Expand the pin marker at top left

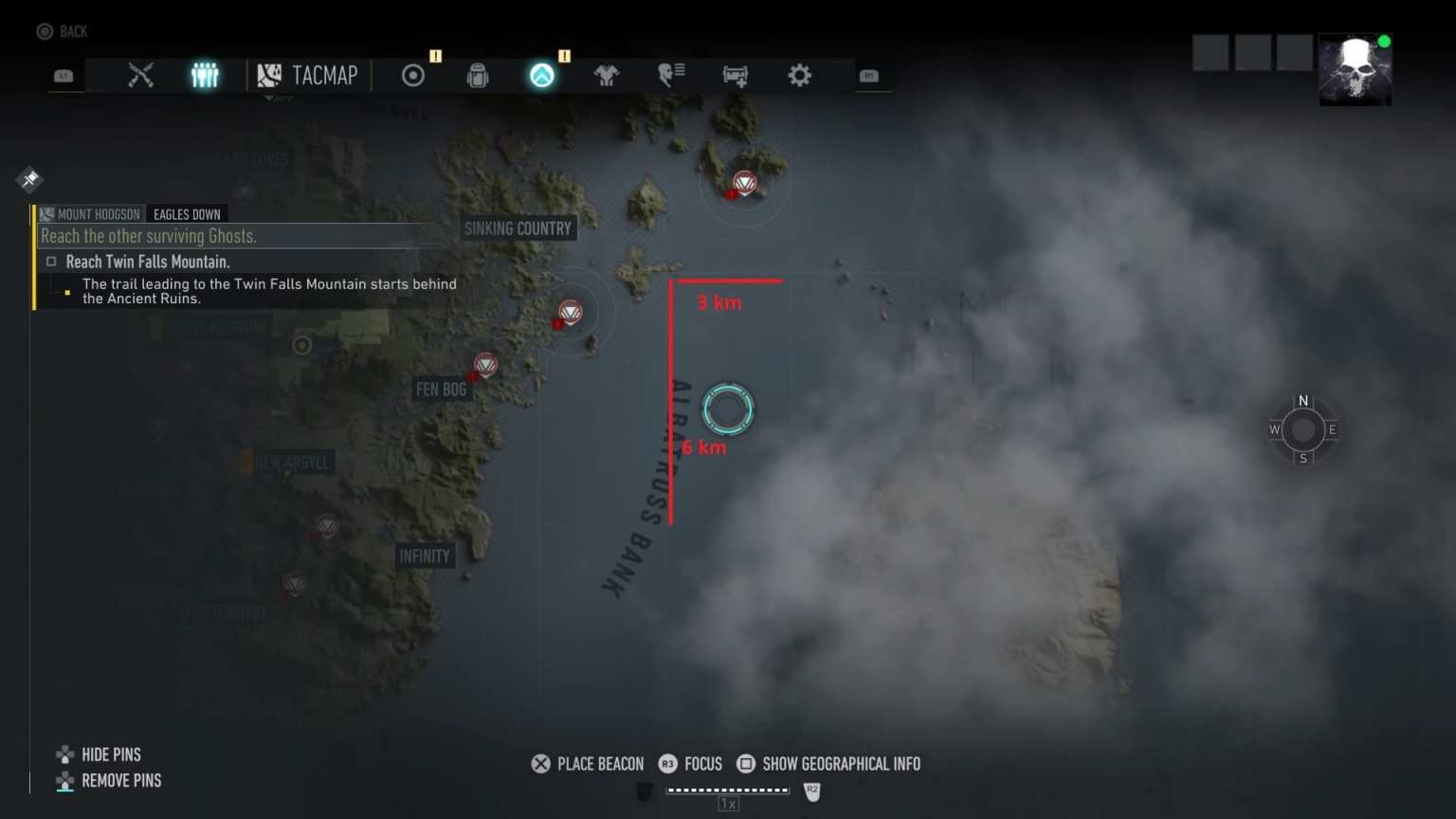click(29, 179)
